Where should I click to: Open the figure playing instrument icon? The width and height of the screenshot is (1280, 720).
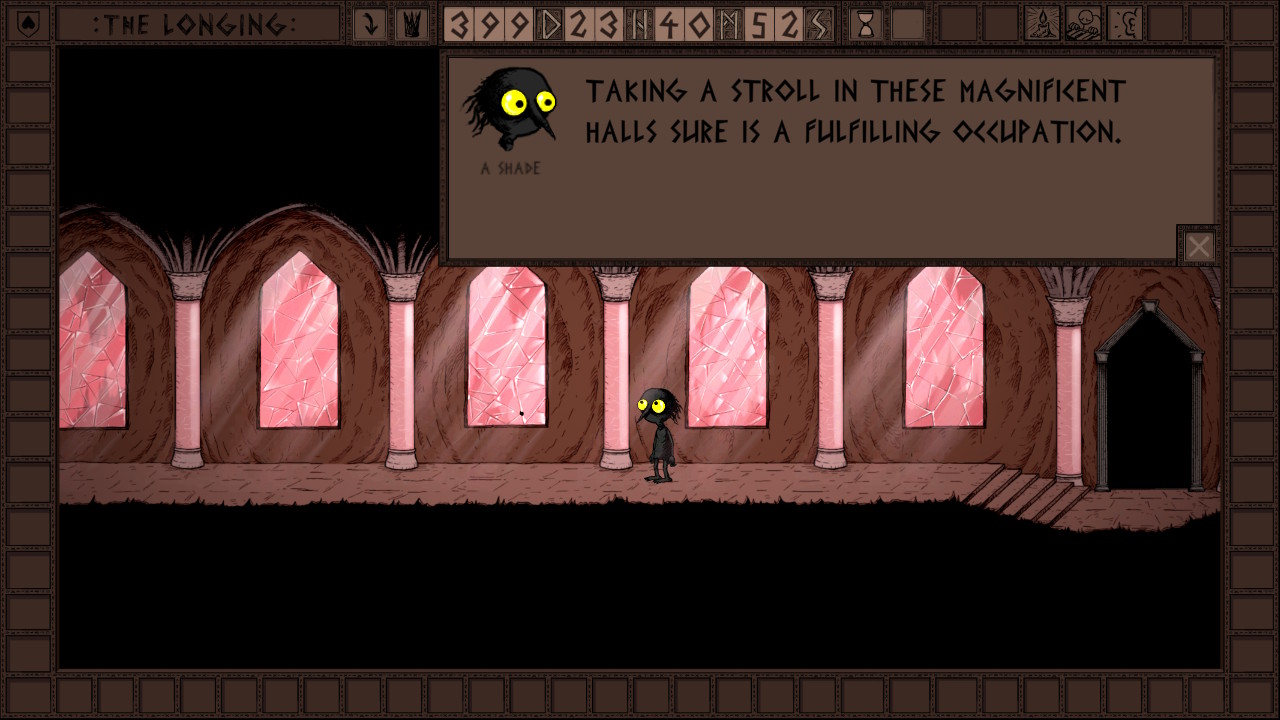(x=1084, y=24)
